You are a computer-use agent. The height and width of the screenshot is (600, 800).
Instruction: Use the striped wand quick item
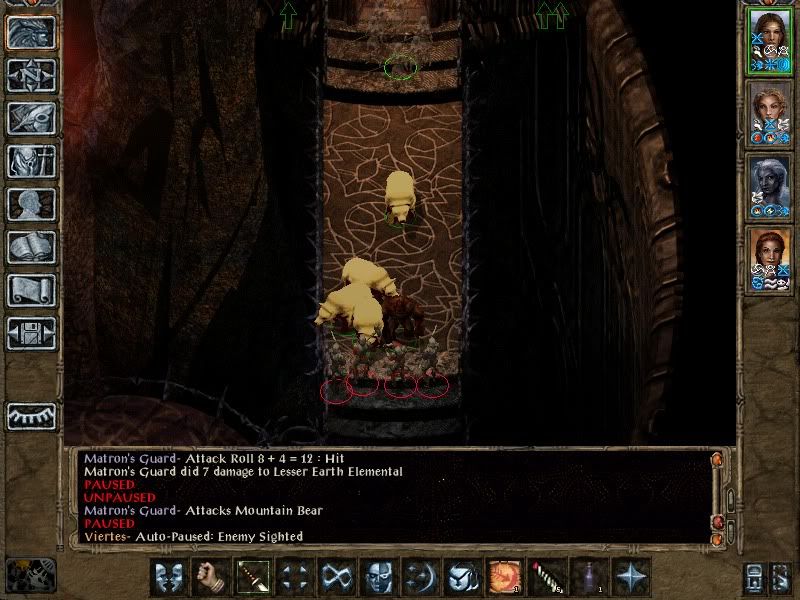pos(545,577)
